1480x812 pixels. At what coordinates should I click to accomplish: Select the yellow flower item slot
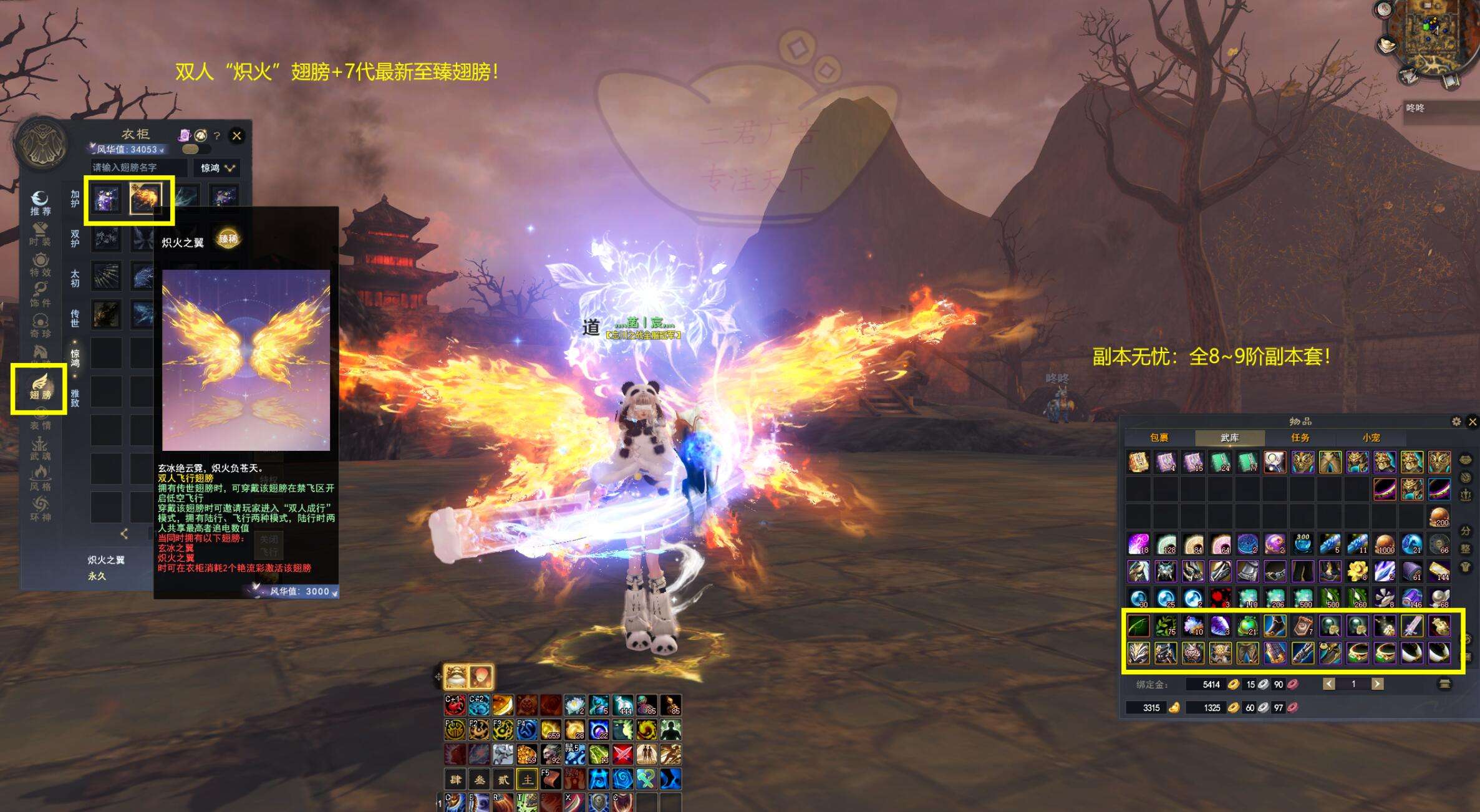coord(1357,571)
